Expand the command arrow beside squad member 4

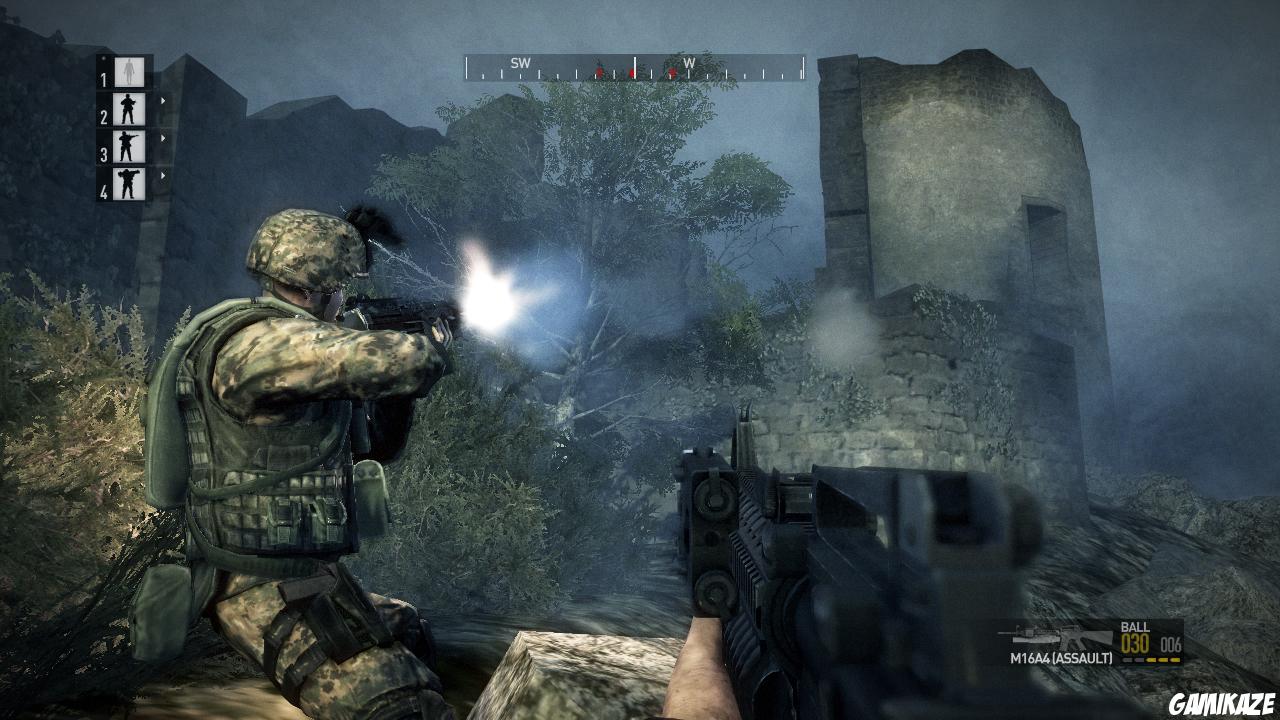pyautogui.click(x=162, y=175)
